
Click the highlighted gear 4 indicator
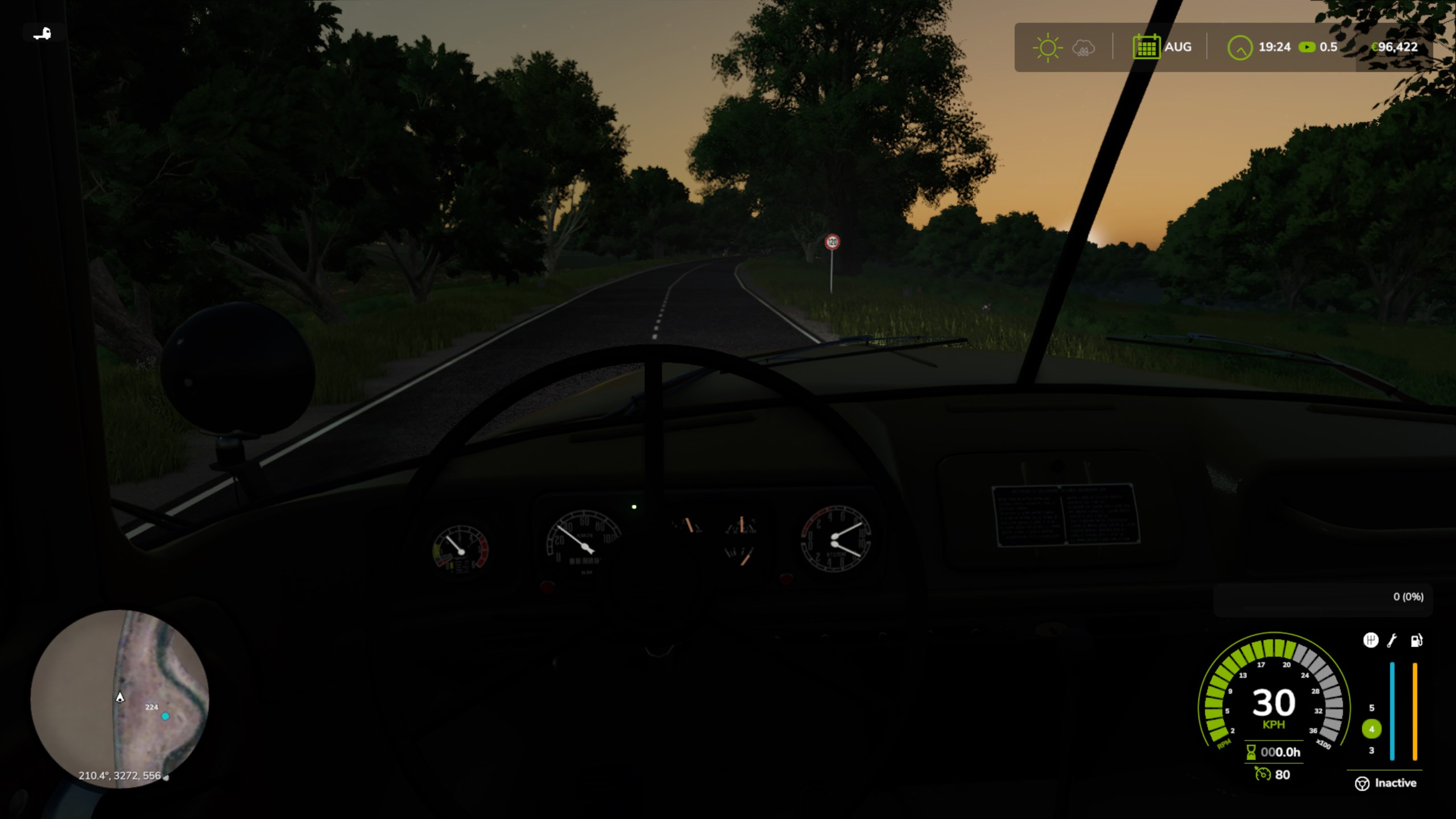[x=1371, y=729]
